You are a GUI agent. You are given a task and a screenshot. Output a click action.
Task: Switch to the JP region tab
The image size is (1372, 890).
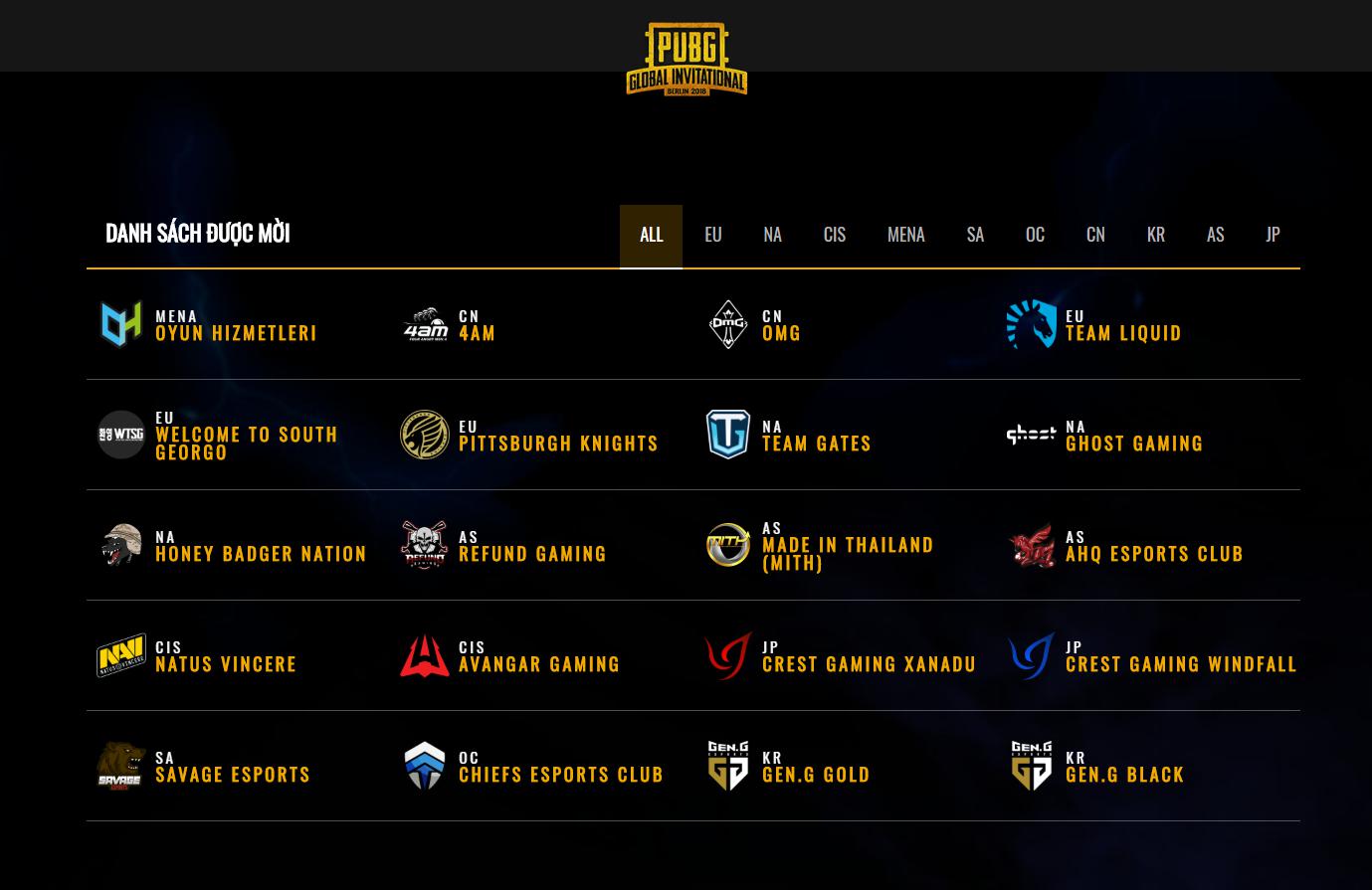(x=1273, y=236)
